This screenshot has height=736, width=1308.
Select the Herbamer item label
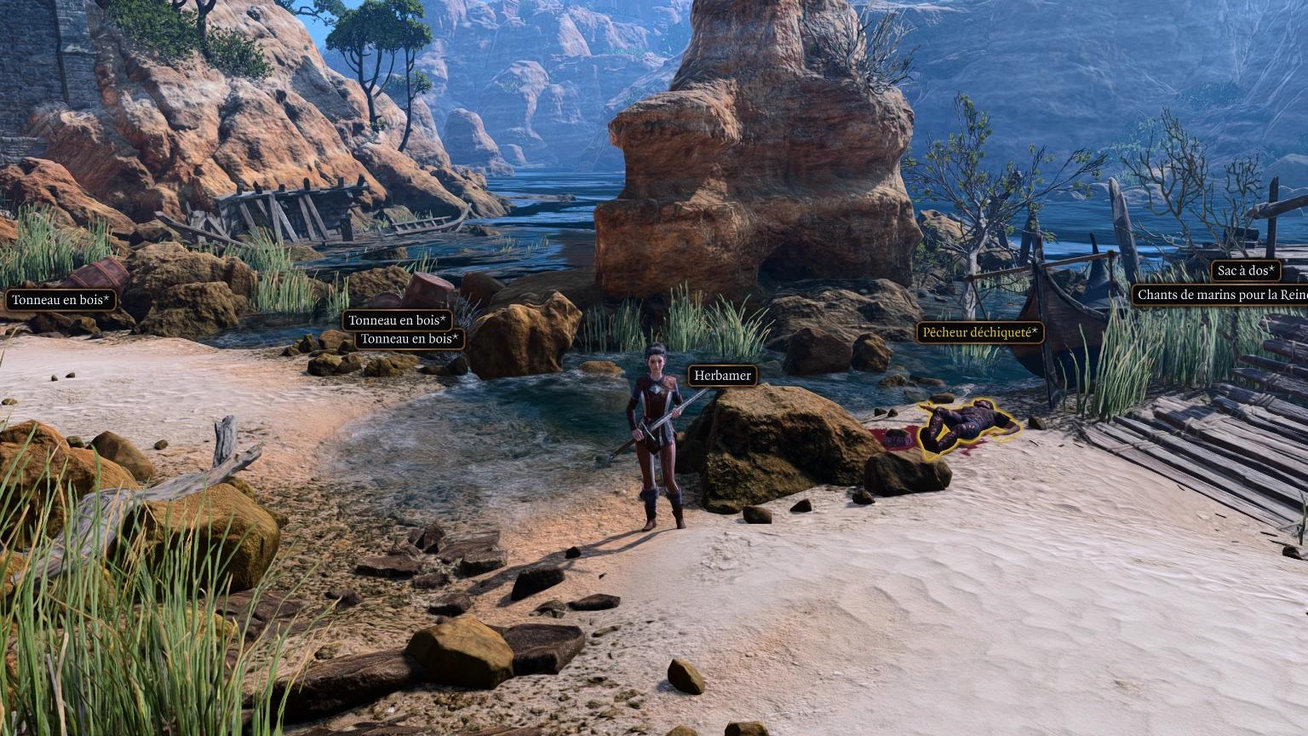[x=722, y=376]
